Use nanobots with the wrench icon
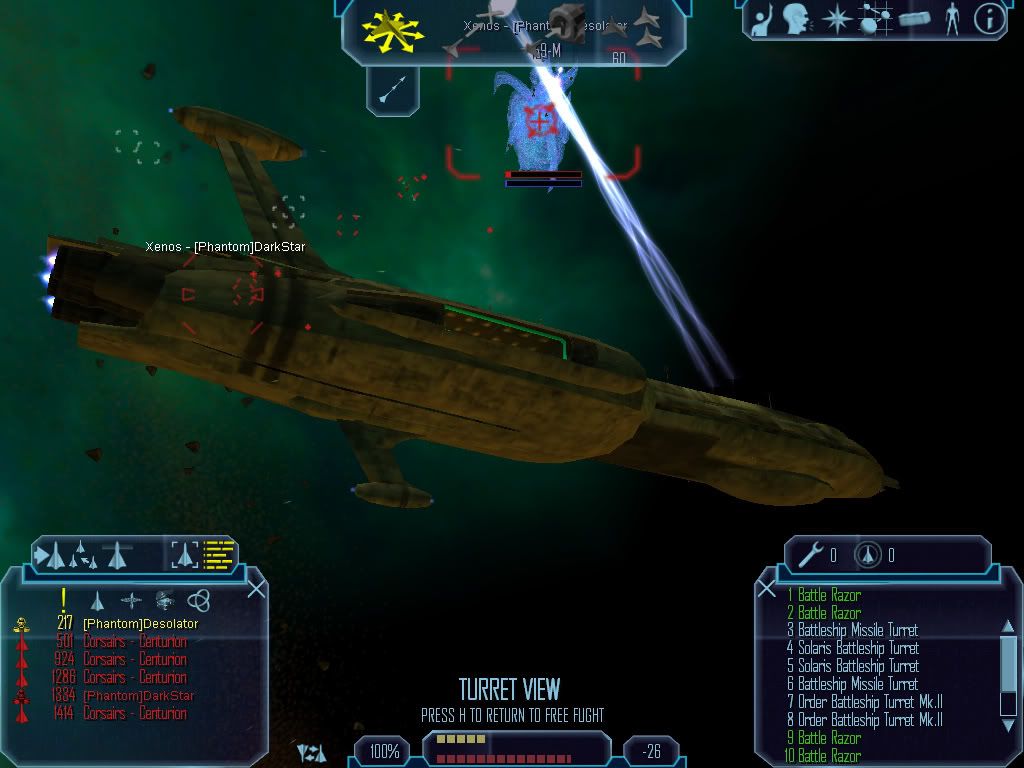 tap(811, 553)
